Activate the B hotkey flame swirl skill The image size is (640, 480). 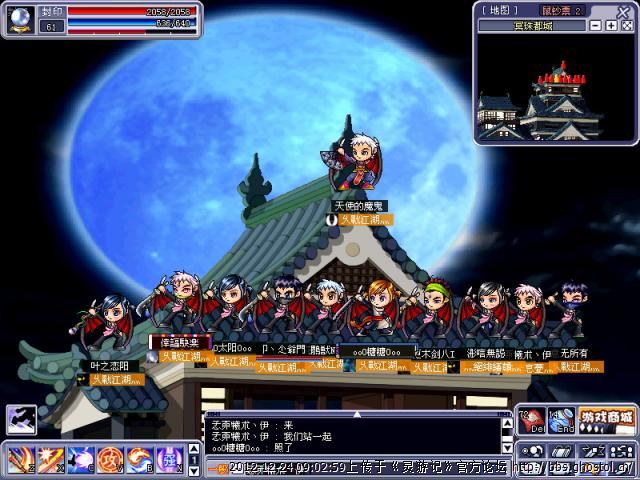[140, 460]
